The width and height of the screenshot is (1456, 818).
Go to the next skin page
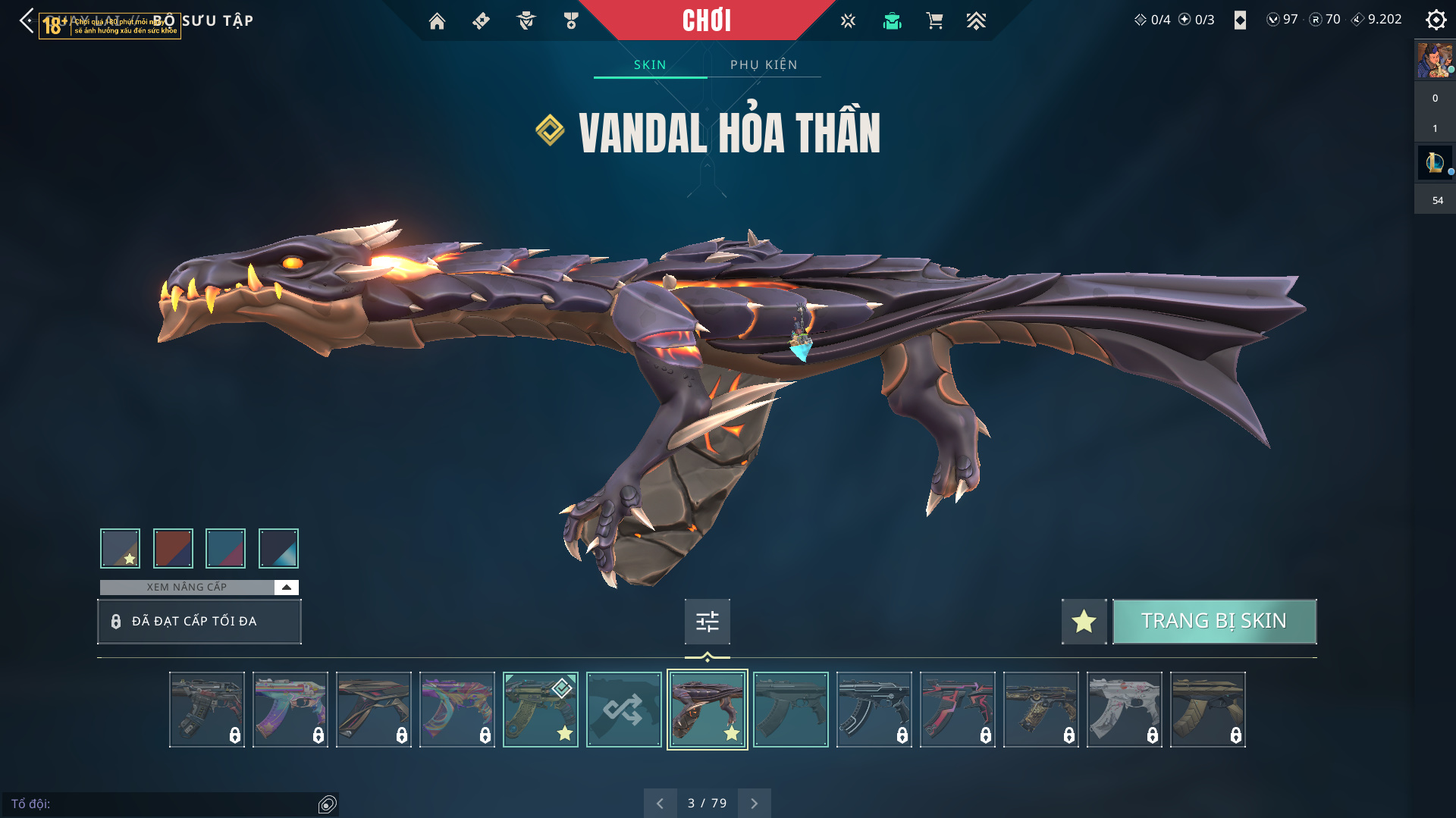(754, 803)
